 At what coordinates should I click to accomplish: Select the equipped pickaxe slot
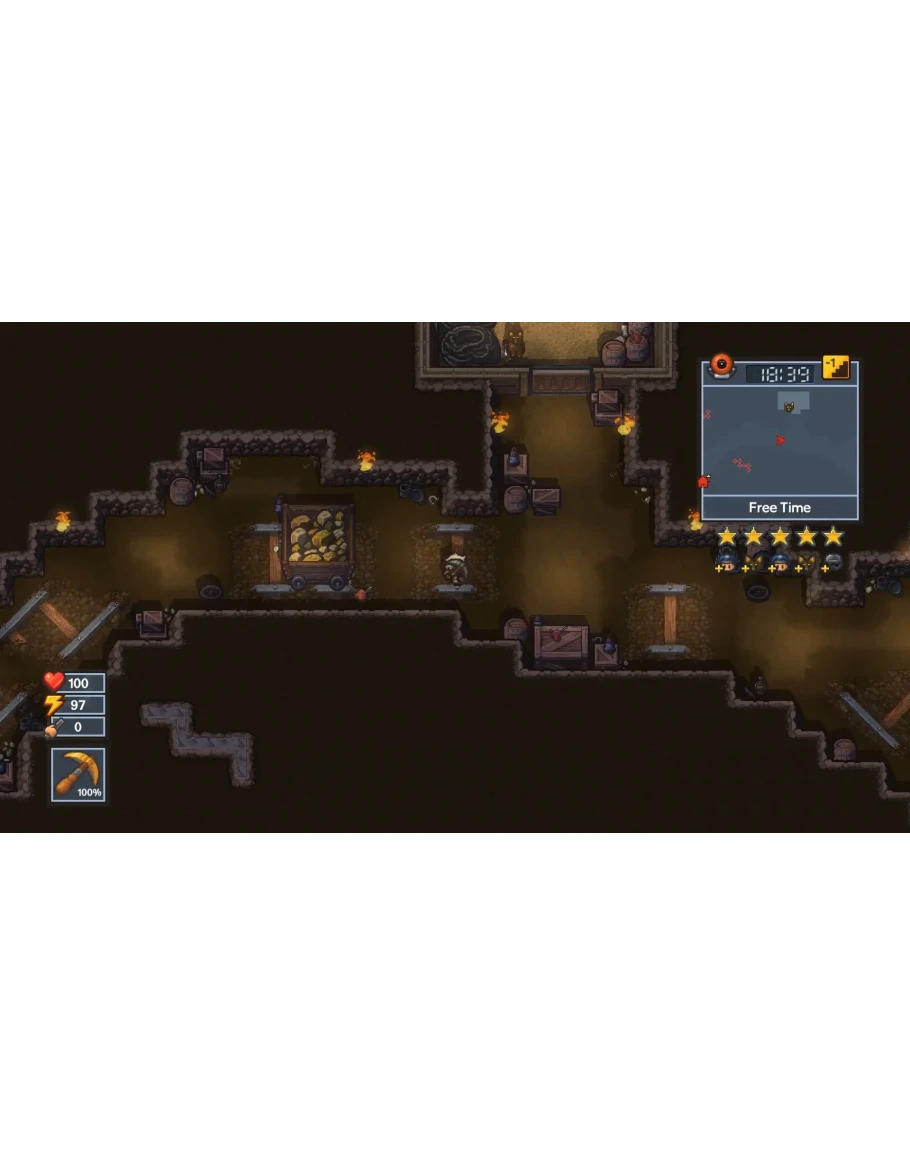point(78,775)
